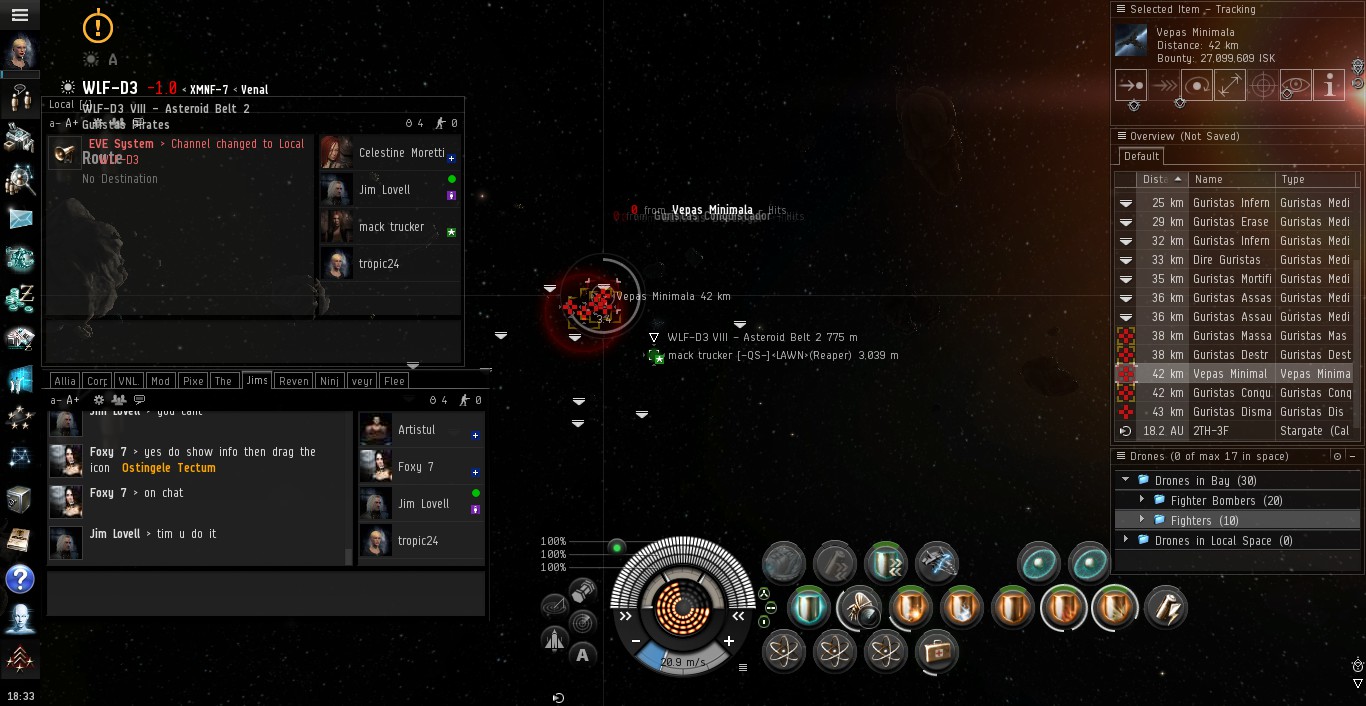Increase ship speed with the plus button
This screenshot has width=1366, height=706.
[x=729, y=641]
